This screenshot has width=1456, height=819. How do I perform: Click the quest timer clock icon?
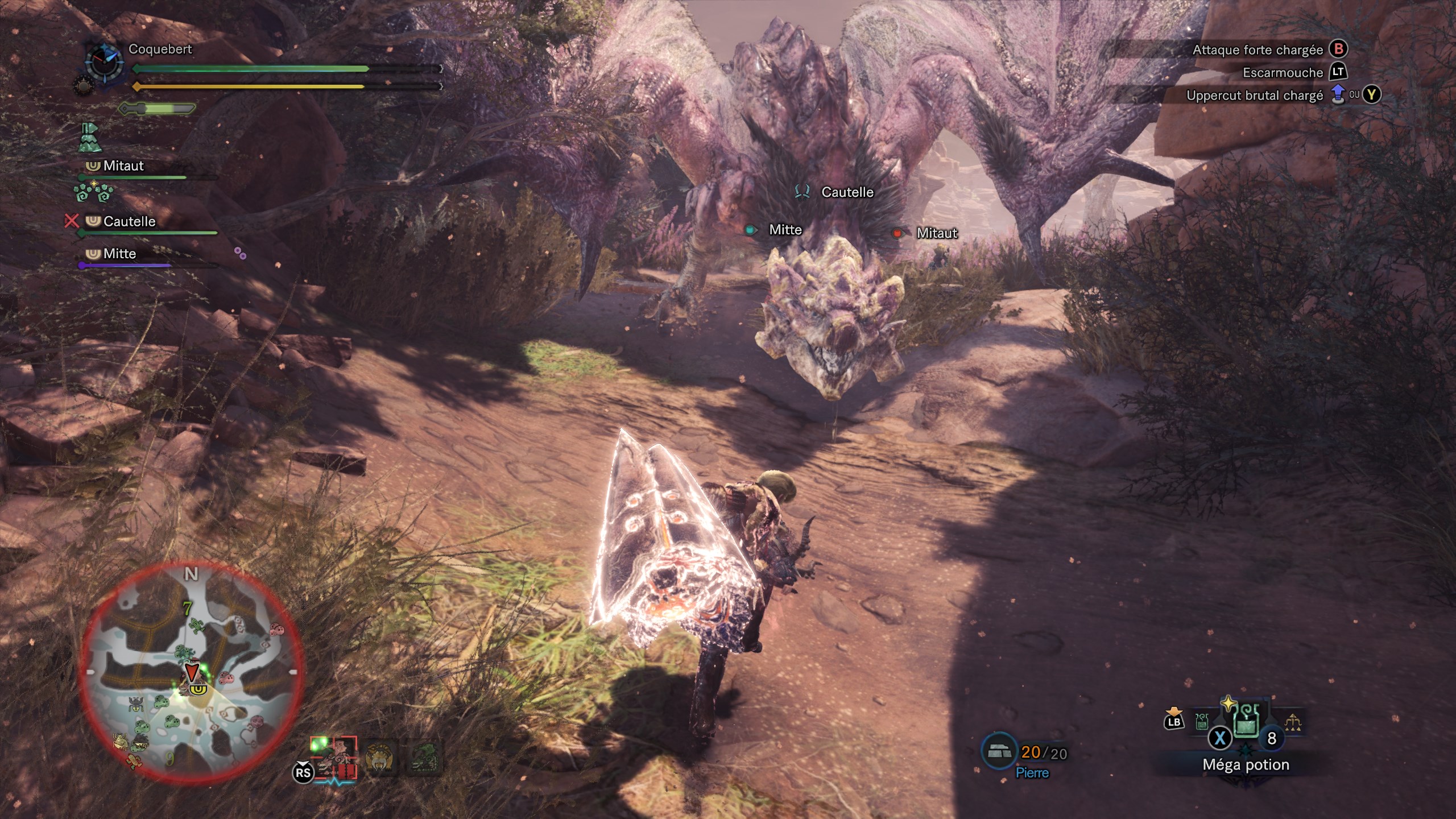point(104,63)
